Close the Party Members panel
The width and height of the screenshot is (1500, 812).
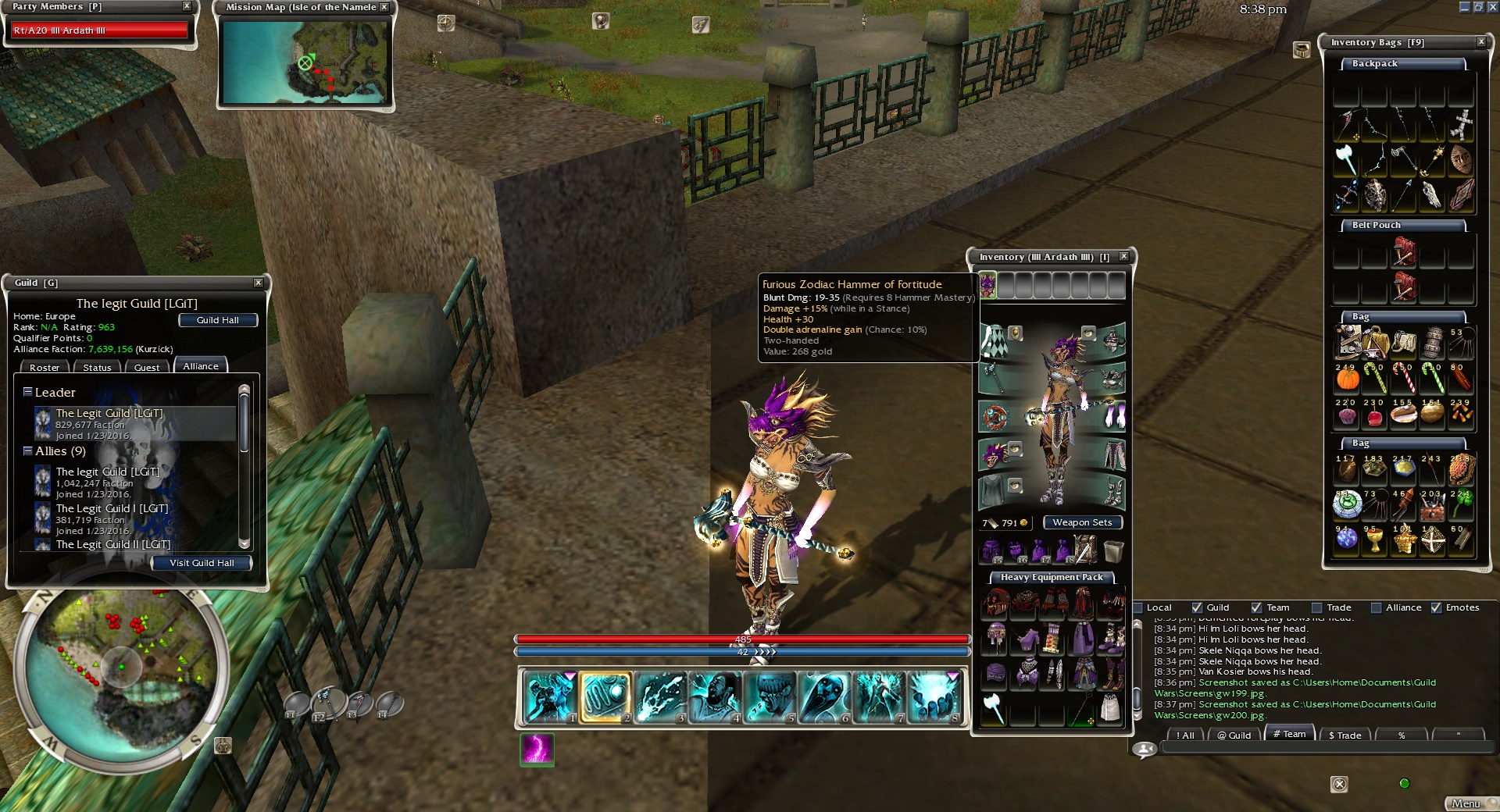tap(187, 6)
